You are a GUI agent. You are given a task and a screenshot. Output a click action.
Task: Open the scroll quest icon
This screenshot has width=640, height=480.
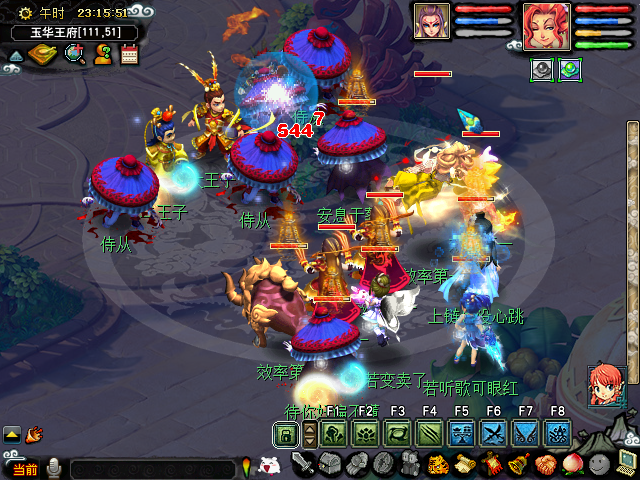[x=464, y=464]
